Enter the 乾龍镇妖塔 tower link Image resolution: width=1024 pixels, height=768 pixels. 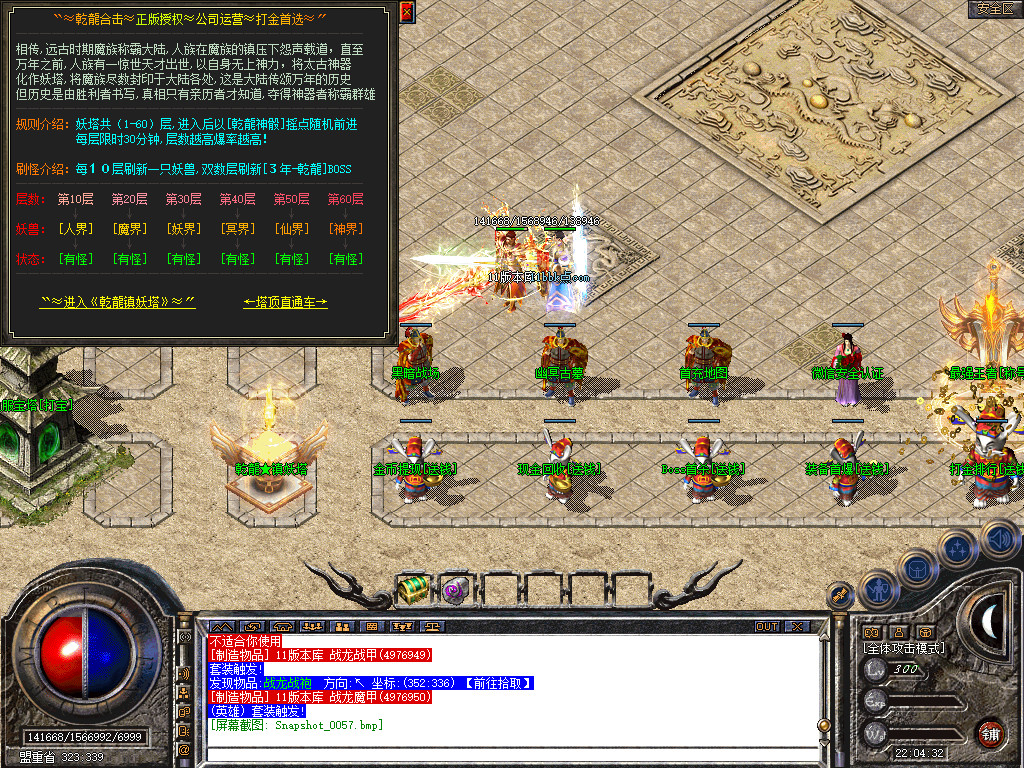117,302
